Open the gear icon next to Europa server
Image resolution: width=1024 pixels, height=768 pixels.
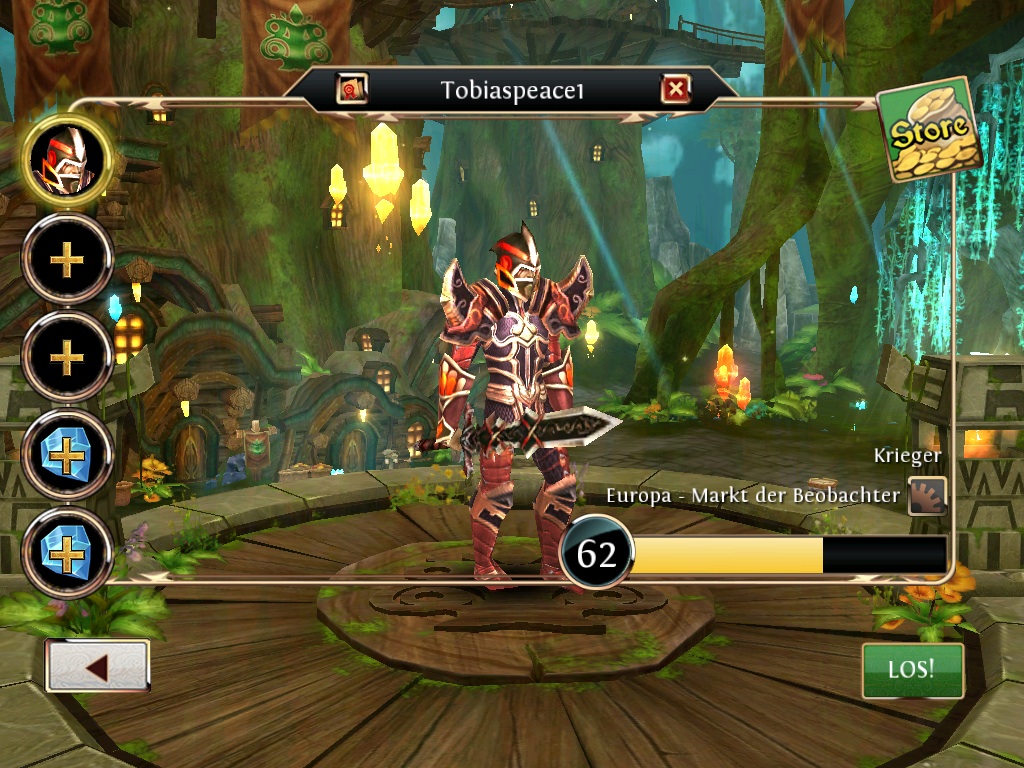(x=927, y=496)
